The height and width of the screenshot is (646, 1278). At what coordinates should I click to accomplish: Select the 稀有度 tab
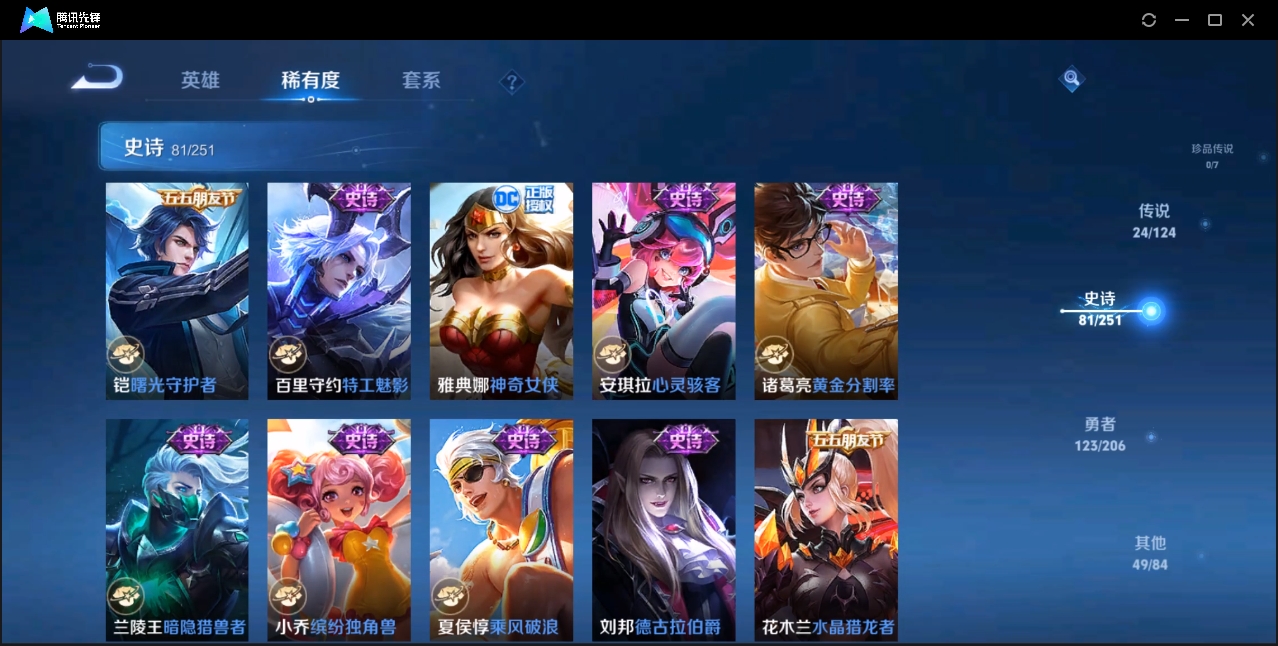(x=310, y=80)
